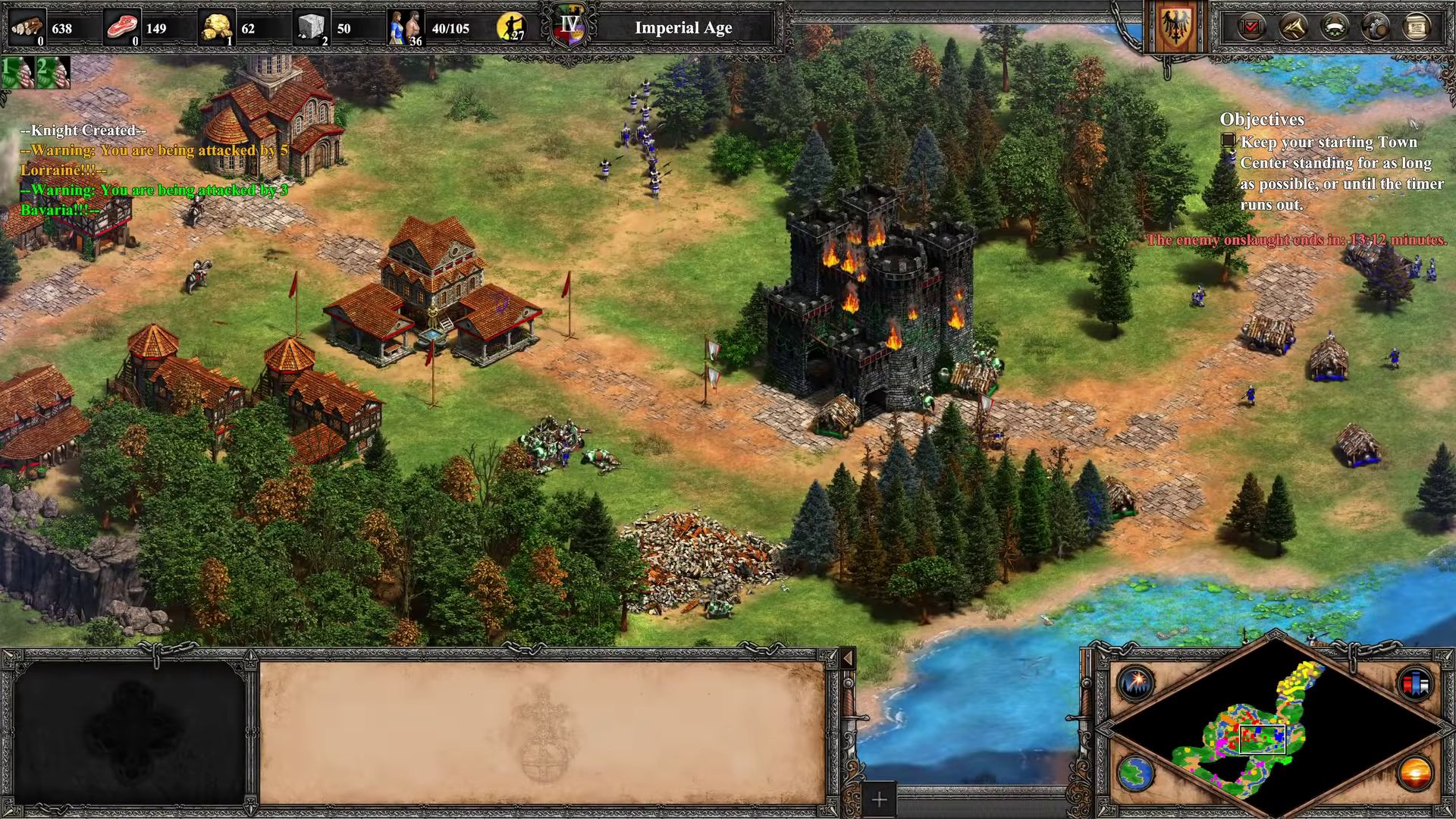Viewport: 1456px width, 819px height.
Task: Open the Technology tree icon
Action: click(1376, 27)
